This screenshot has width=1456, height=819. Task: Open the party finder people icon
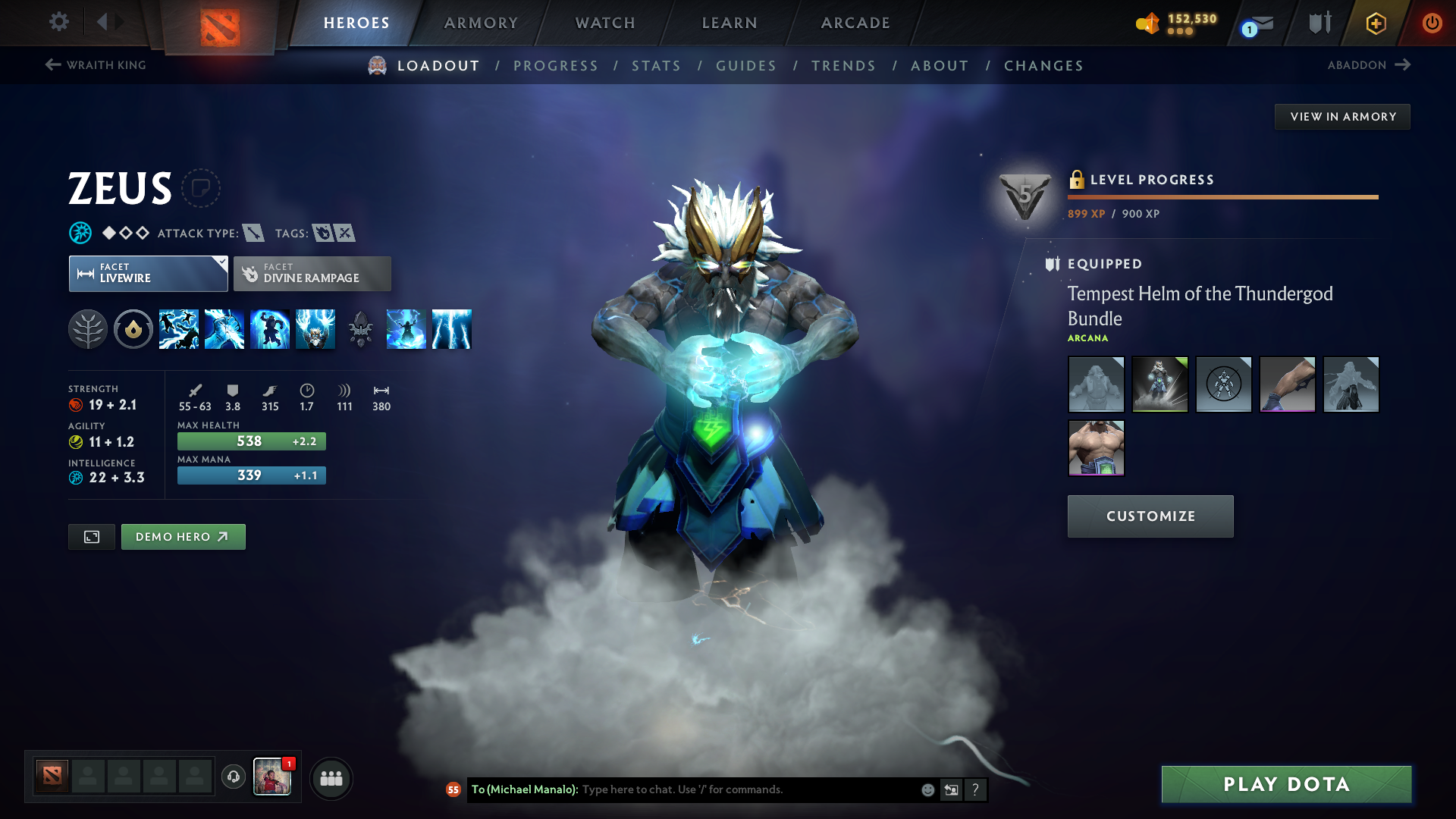point(331,777)
